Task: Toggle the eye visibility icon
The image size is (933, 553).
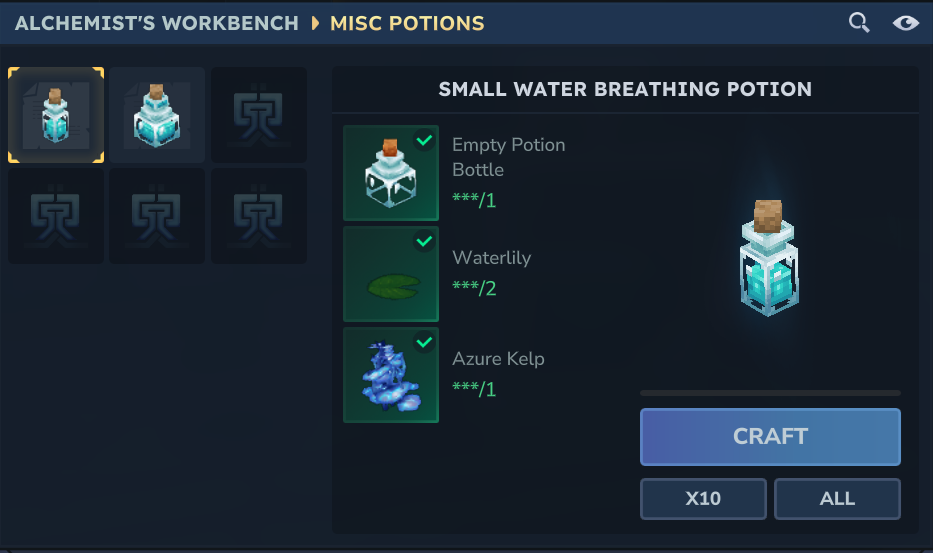Action: pos(906,23)
